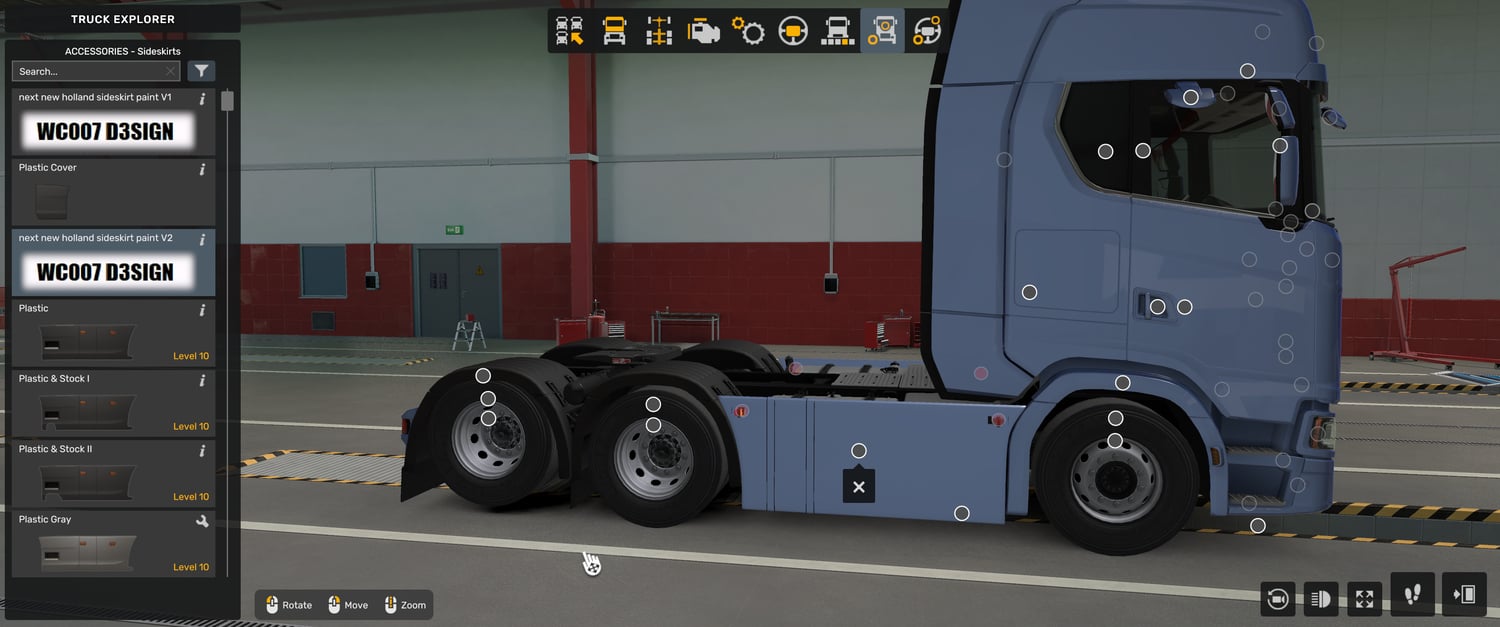1500x627 pixels.
Task: Toggle the truck headlights button
Action: [1321, 599]
